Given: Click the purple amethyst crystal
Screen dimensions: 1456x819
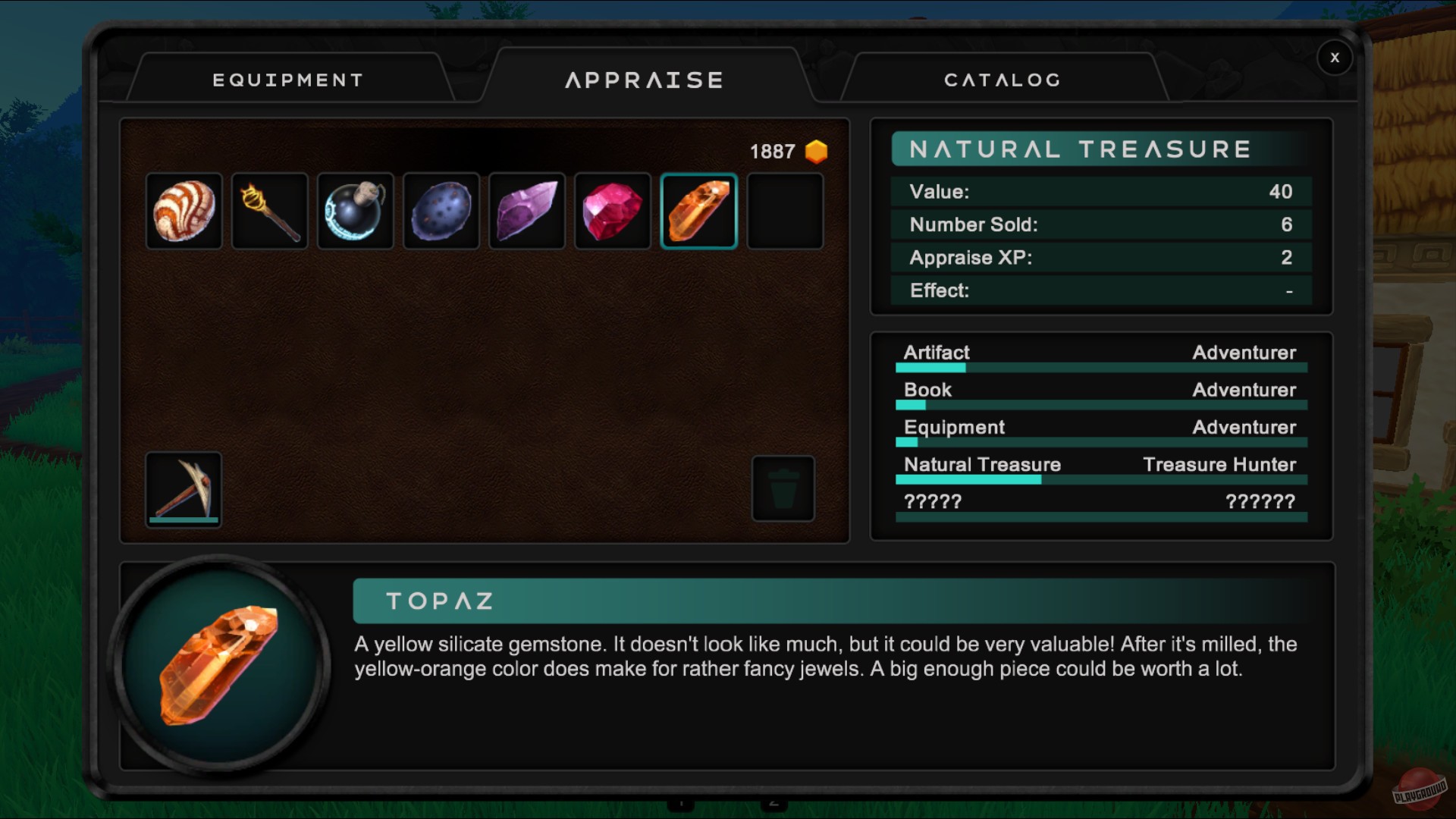Looking at the screenshot, I should click(527, 211).
